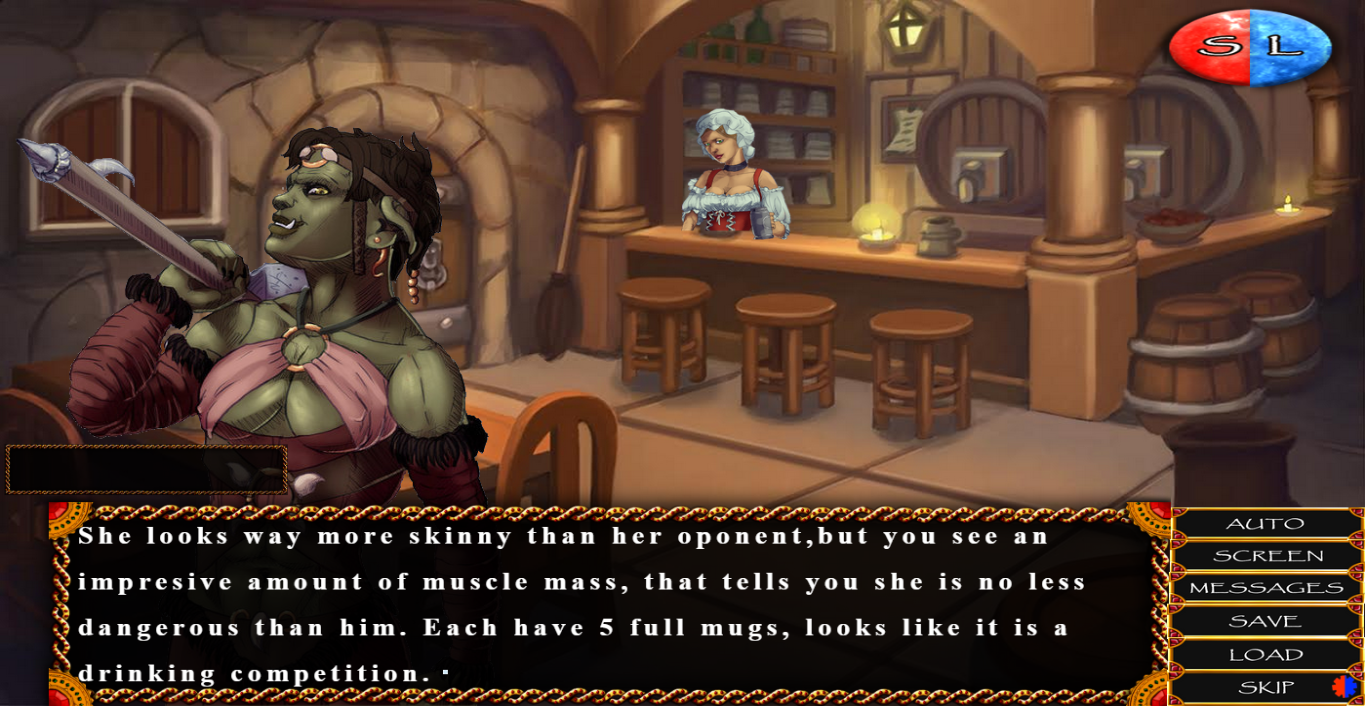
Task: Enable AUTO text advance
Action: (x=1265, y=523)
